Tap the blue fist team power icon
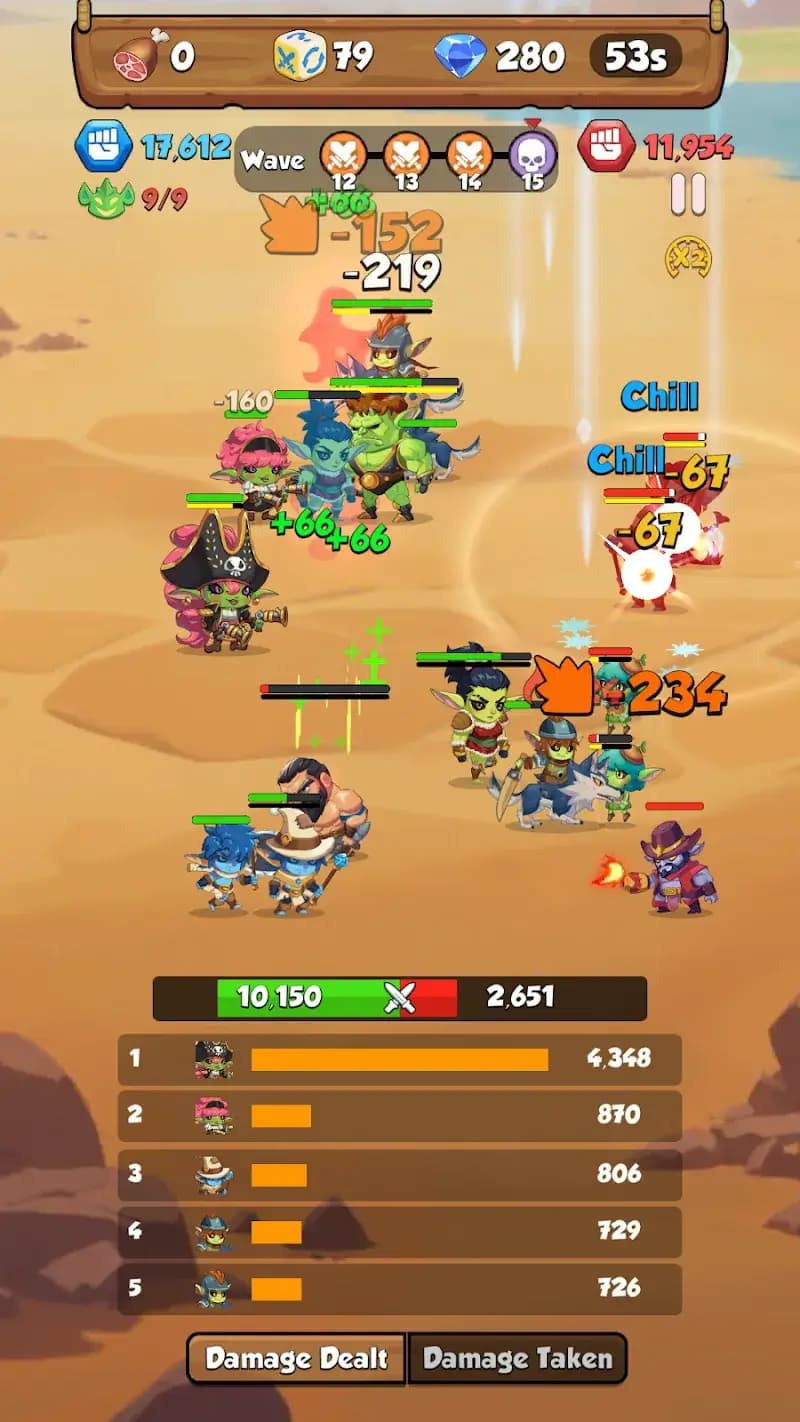The image size is (800, 1422). 103,147
